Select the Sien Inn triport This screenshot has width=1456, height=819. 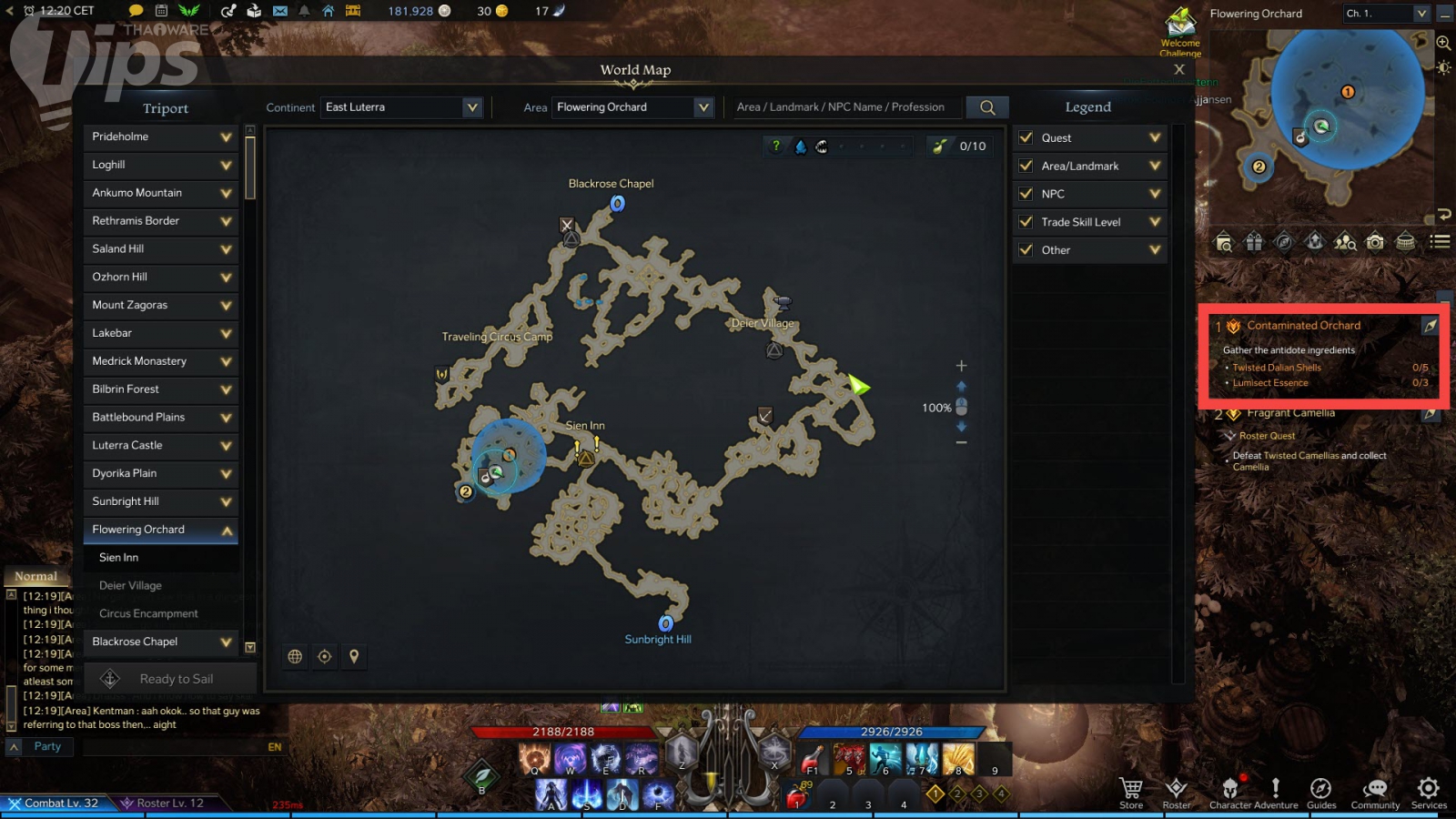click(x=119, y=558)
